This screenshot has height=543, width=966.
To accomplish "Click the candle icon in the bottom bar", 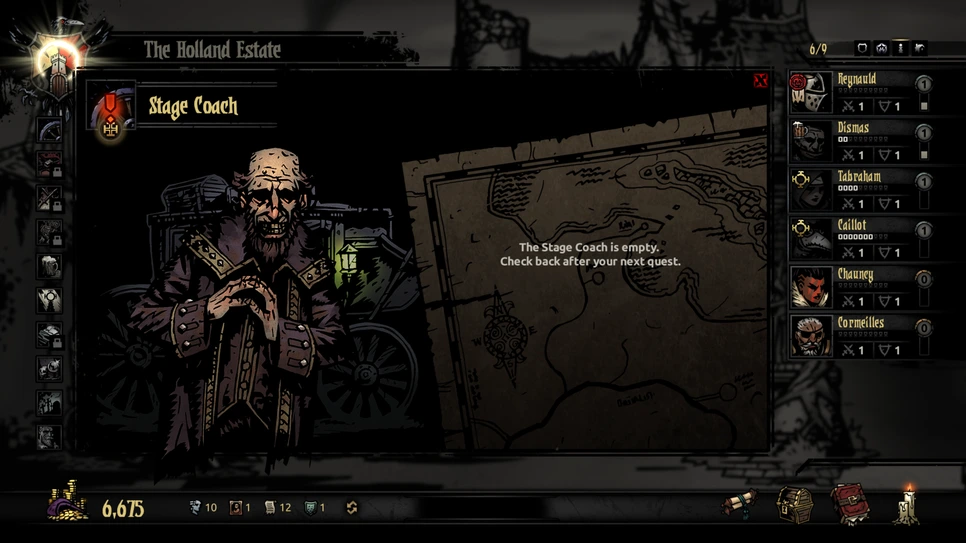I will 909,504.
